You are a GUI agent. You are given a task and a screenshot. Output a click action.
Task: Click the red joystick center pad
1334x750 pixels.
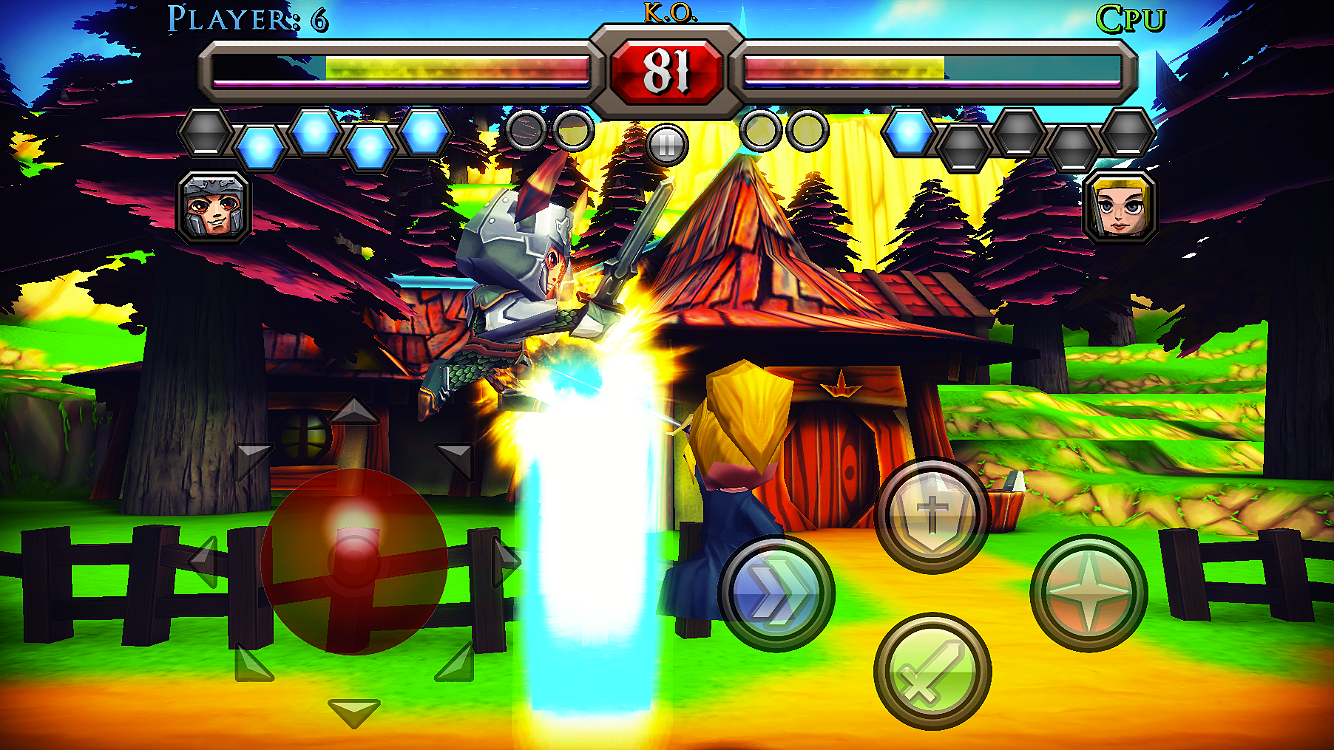354,562
